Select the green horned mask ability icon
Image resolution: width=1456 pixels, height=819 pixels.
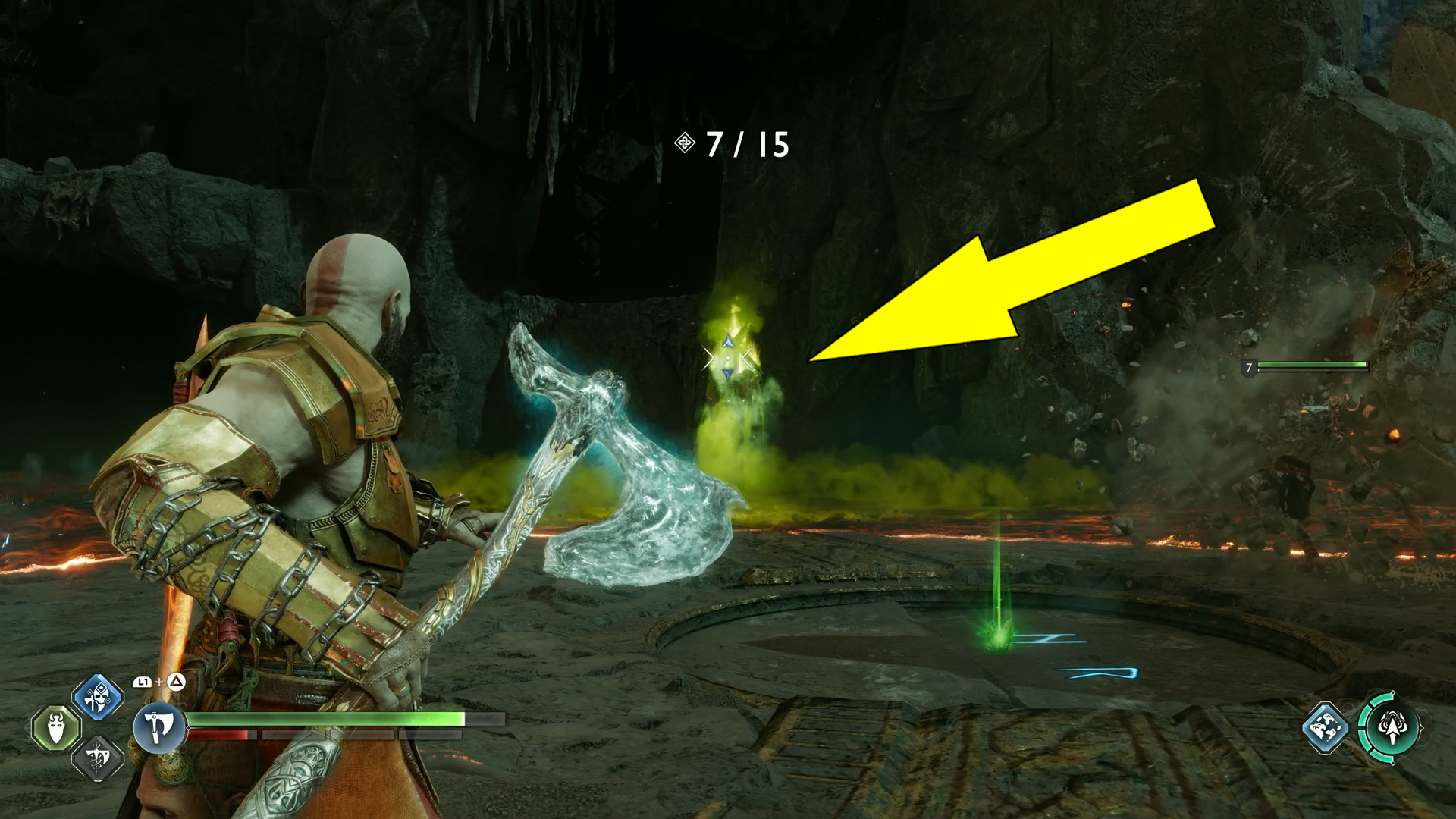pos(57,728)
